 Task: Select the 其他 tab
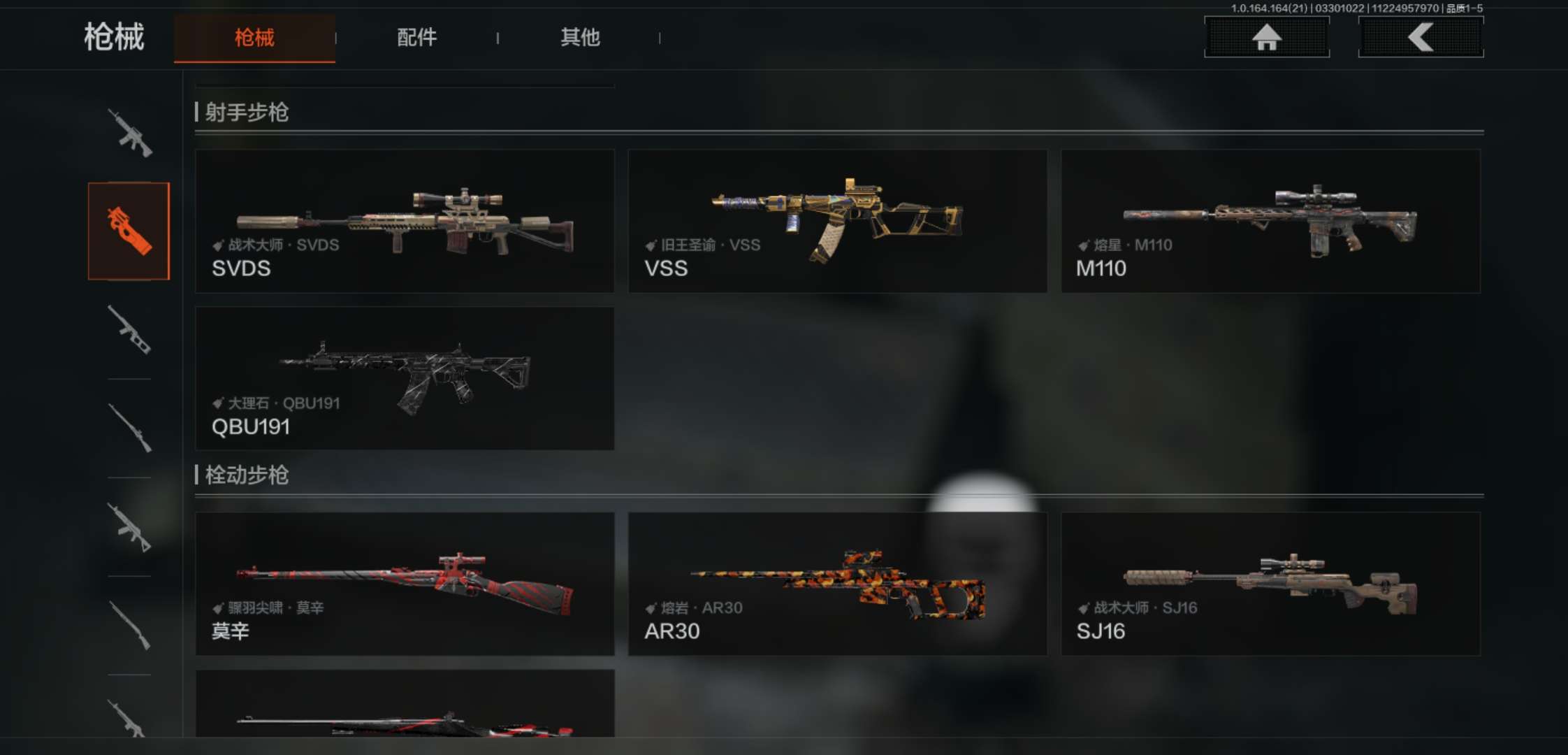point(580,38)
